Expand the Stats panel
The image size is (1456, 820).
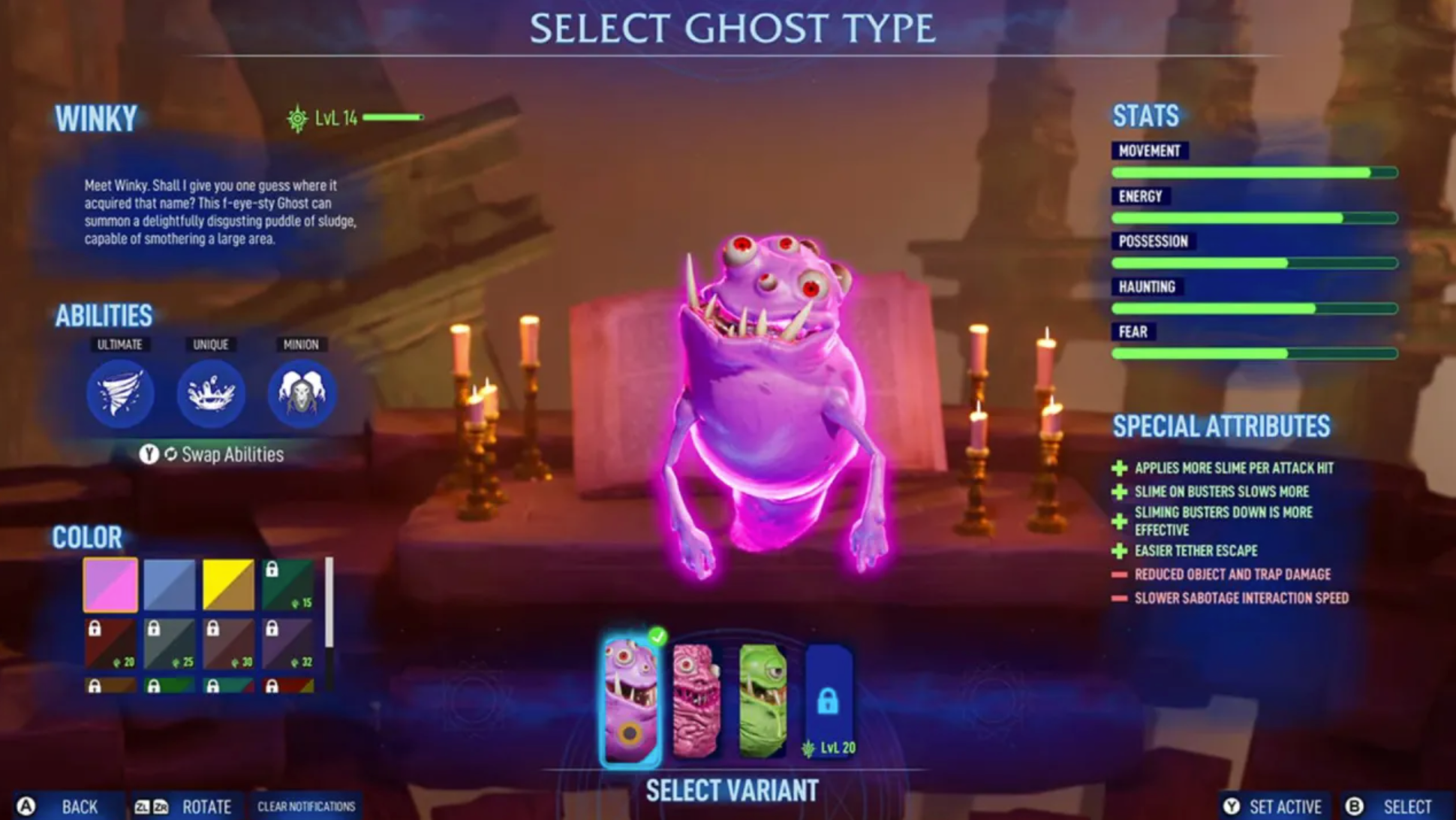coord(1146,115)
